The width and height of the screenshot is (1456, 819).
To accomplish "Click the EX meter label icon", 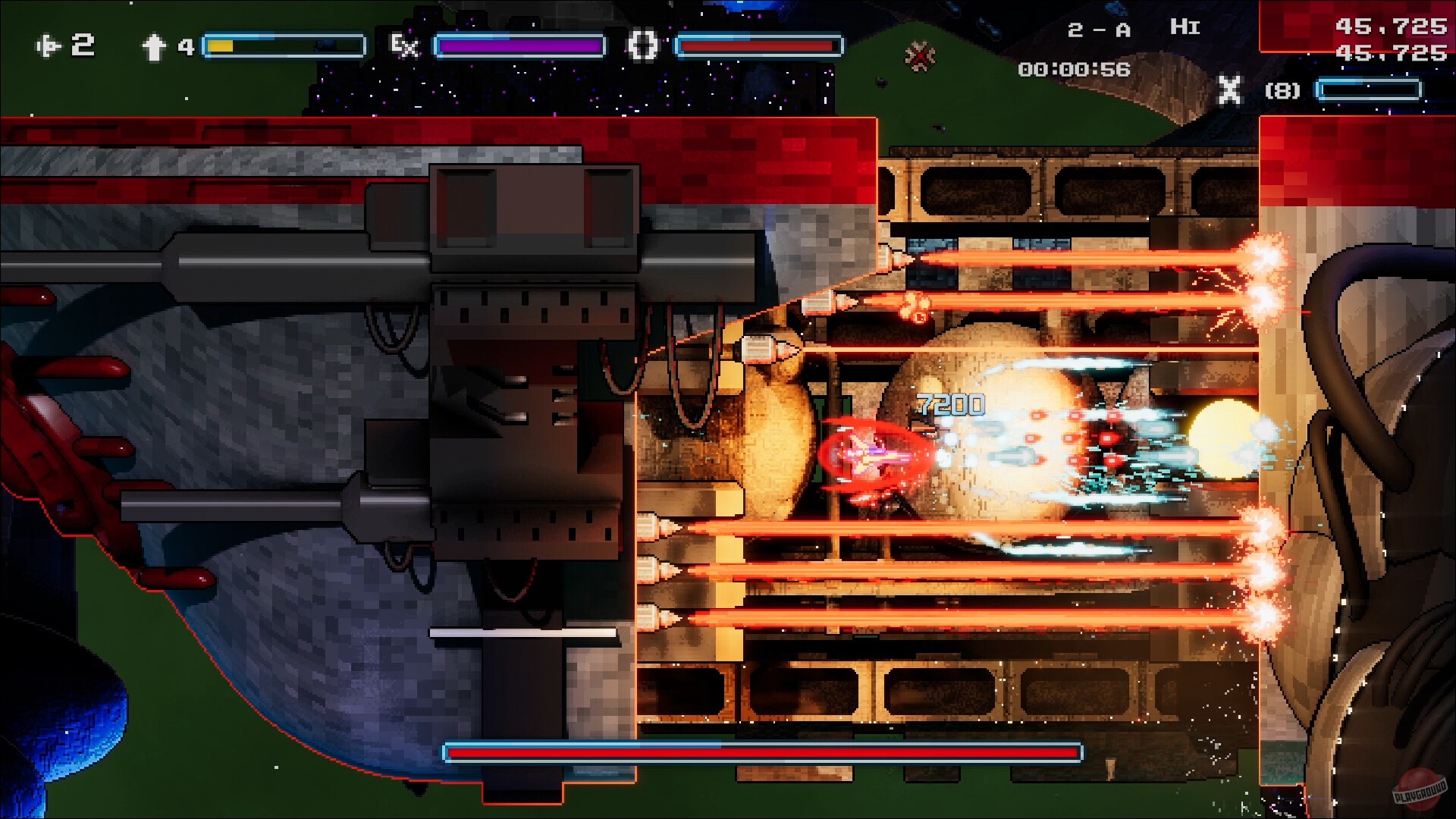I will point(404,47).
